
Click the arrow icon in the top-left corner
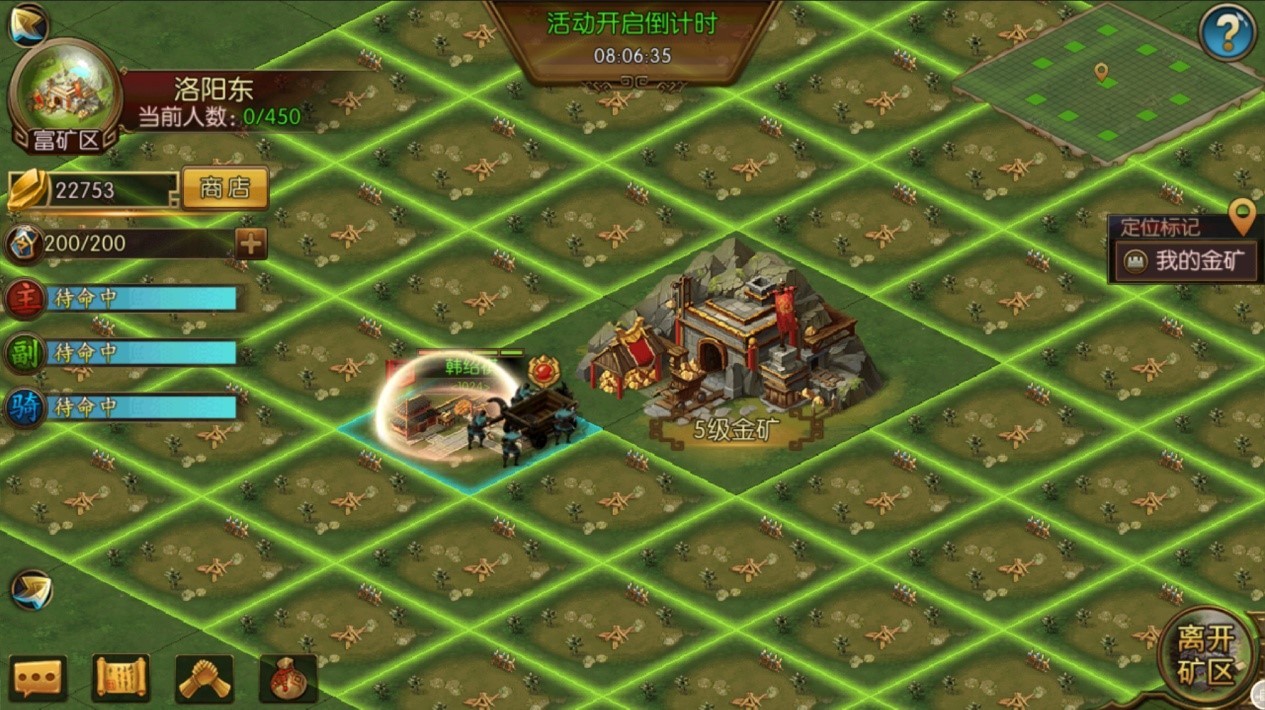pos(29,24)
